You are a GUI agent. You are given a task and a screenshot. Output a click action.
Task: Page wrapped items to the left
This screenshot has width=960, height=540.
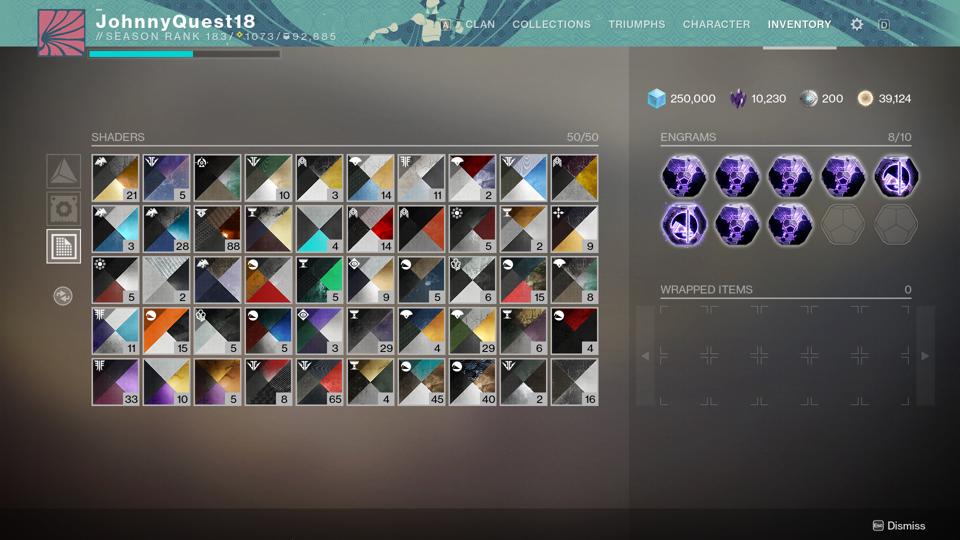[x=645, y=355]
